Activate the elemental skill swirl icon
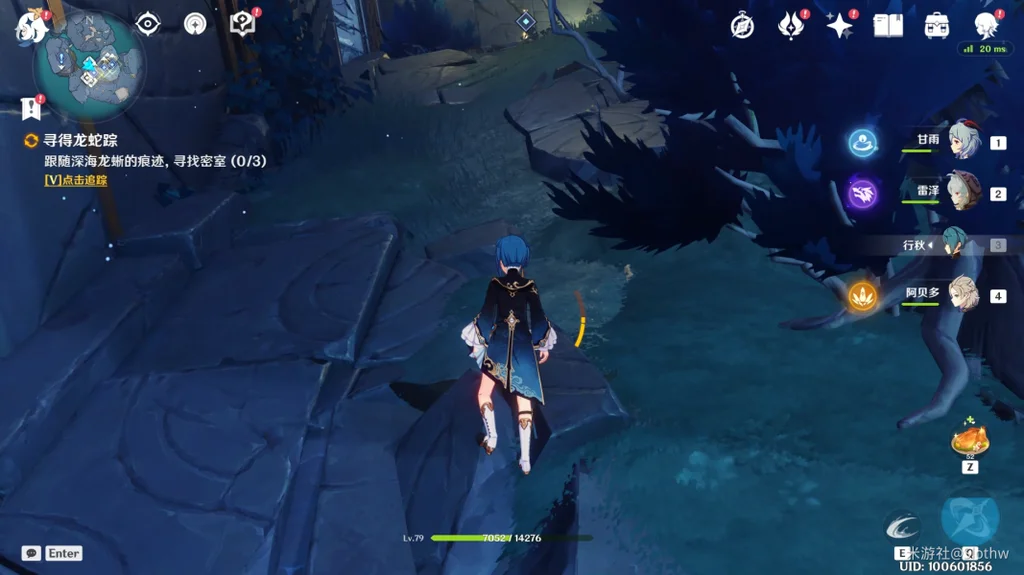The image size is (1024, 575). coord(903,526)
